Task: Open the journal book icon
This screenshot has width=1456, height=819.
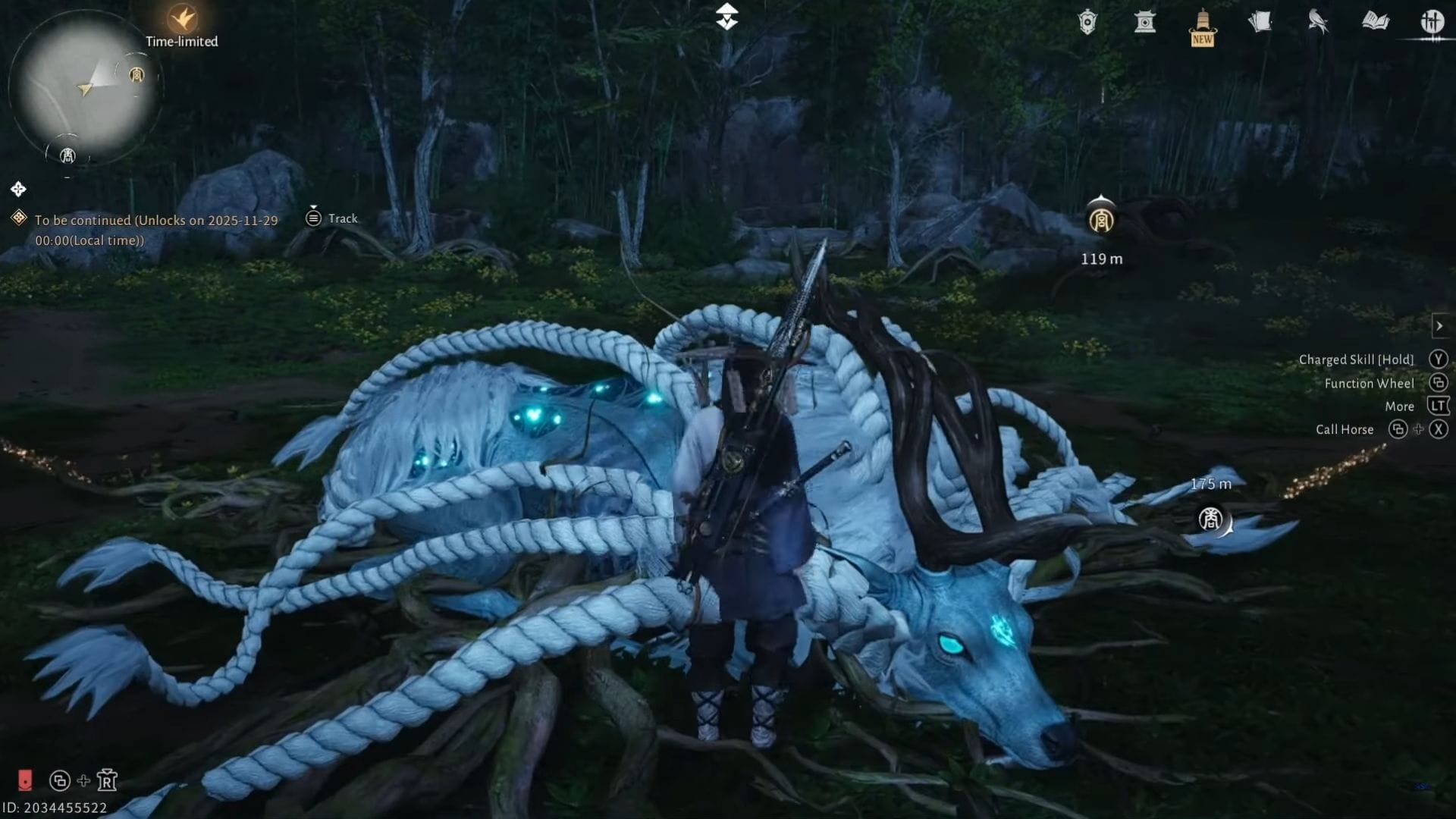Action: (1376, 22)
